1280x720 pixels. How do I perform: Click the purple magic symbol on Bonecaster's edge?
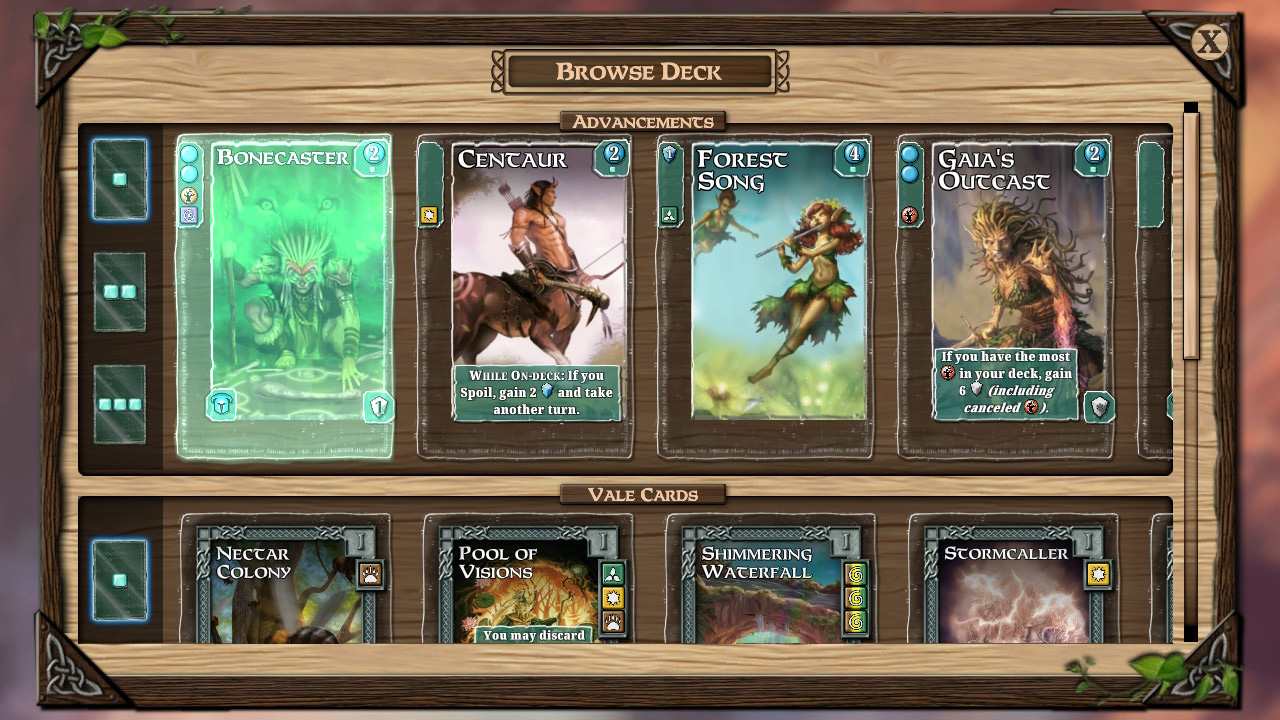click(x=190, y=217)
